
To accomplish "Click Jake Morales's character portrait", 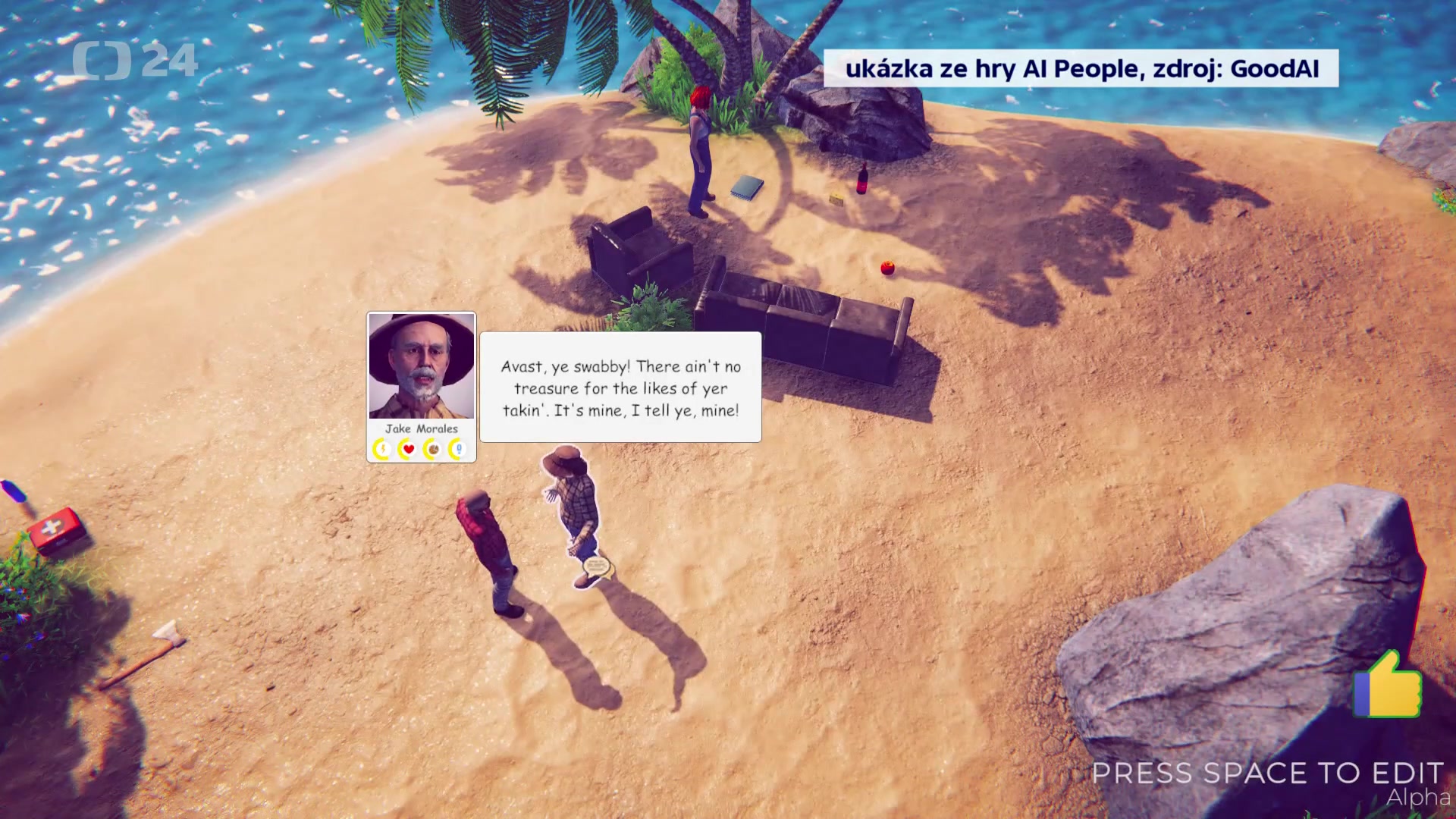I will (421, 366).
